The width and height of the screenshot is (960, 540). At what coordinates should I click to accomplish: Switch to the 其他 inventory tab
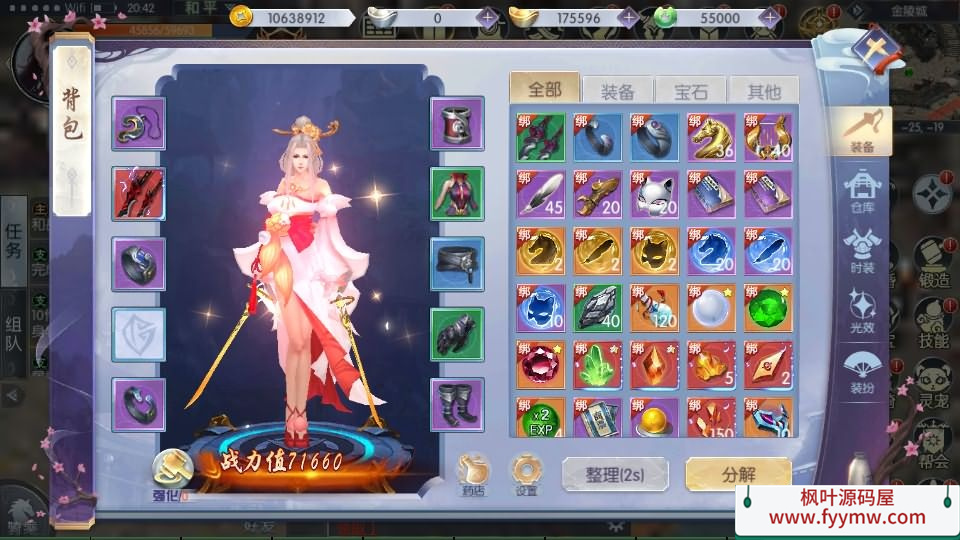764,92
